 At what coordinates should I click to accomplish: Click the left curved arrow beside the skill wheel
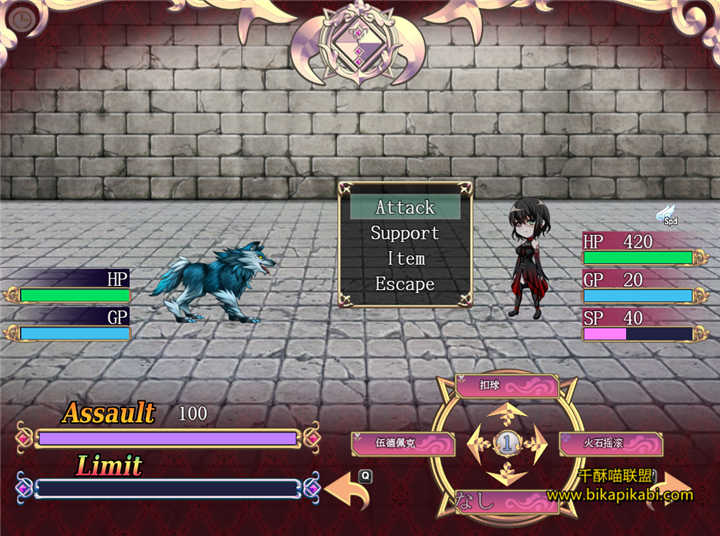pyautogui.click(x=346, y=490)
